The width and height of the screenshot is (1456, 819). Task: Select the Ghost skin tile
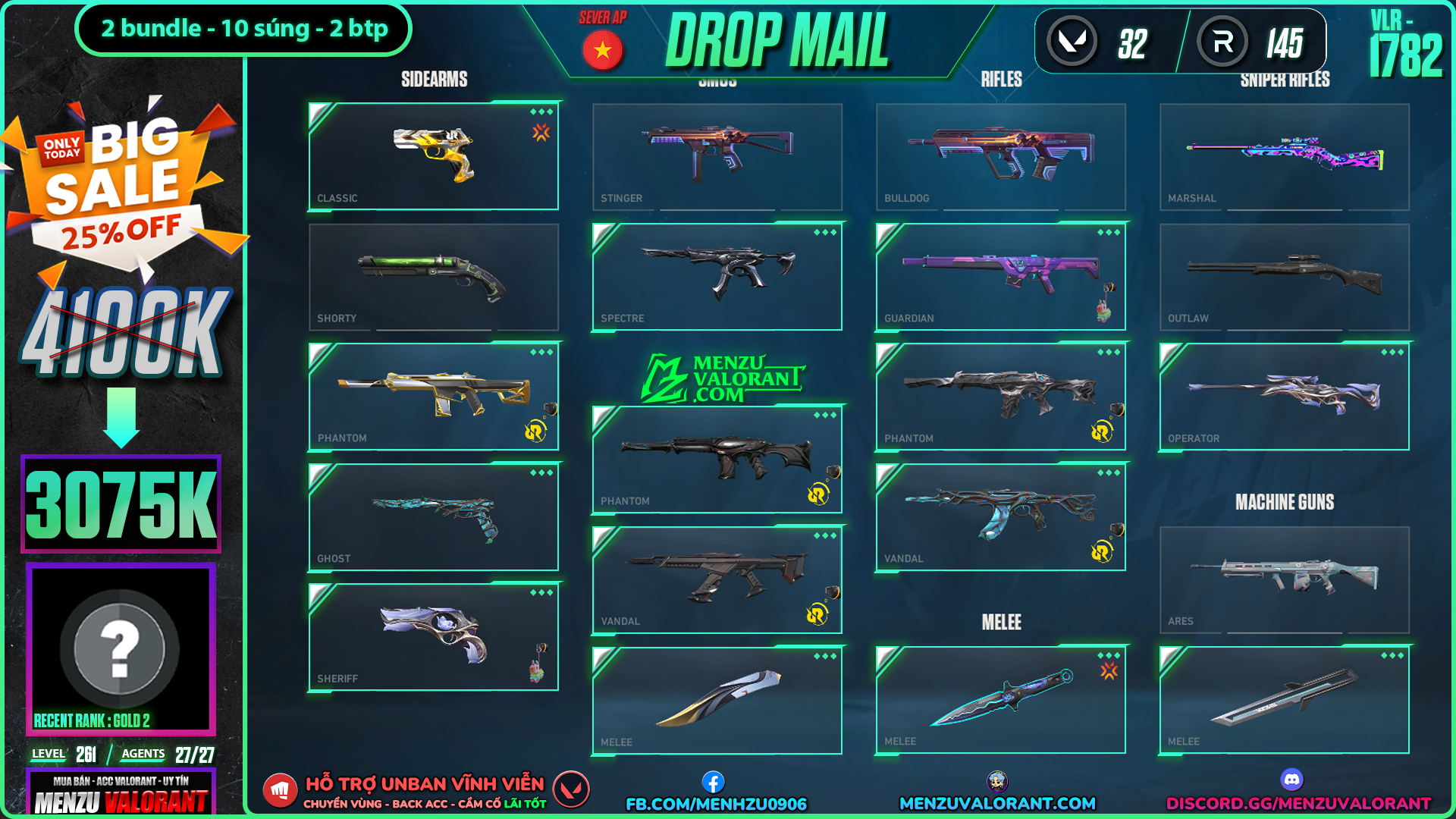coord(434,517)
